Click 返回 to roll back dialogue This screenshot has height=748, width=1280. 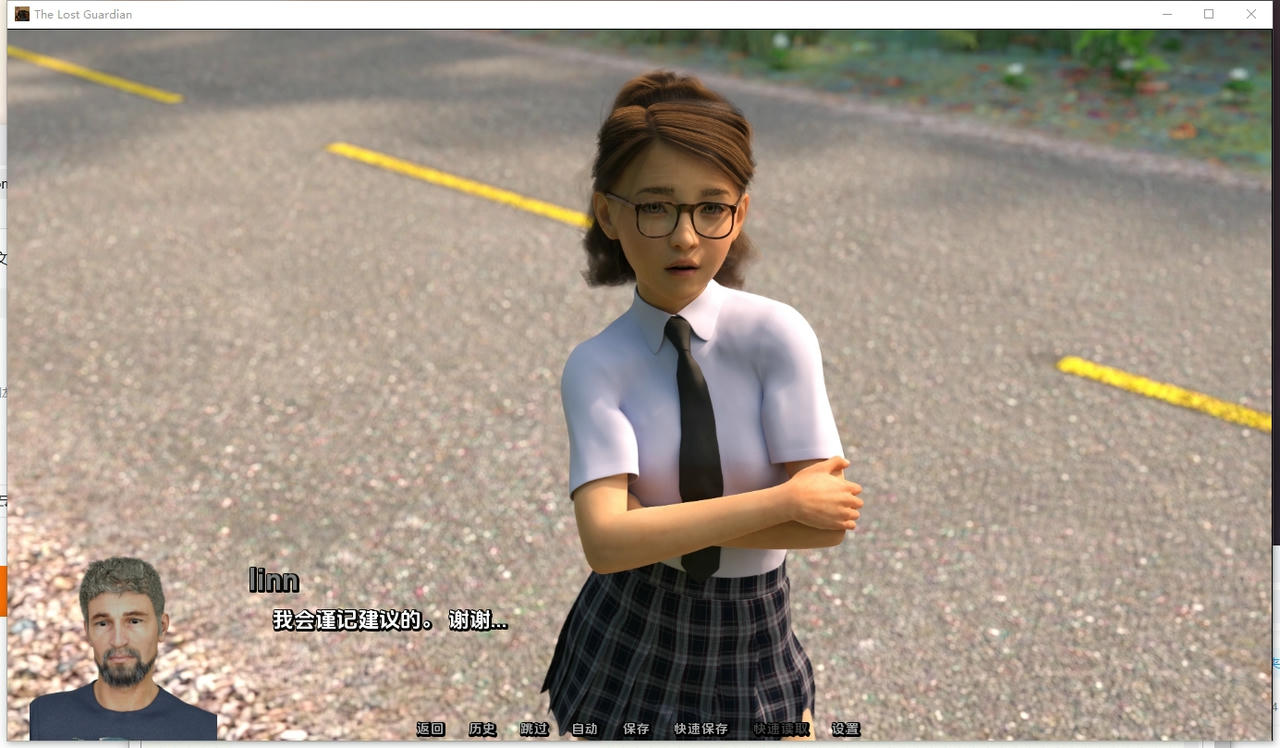[x=430, y=729]
